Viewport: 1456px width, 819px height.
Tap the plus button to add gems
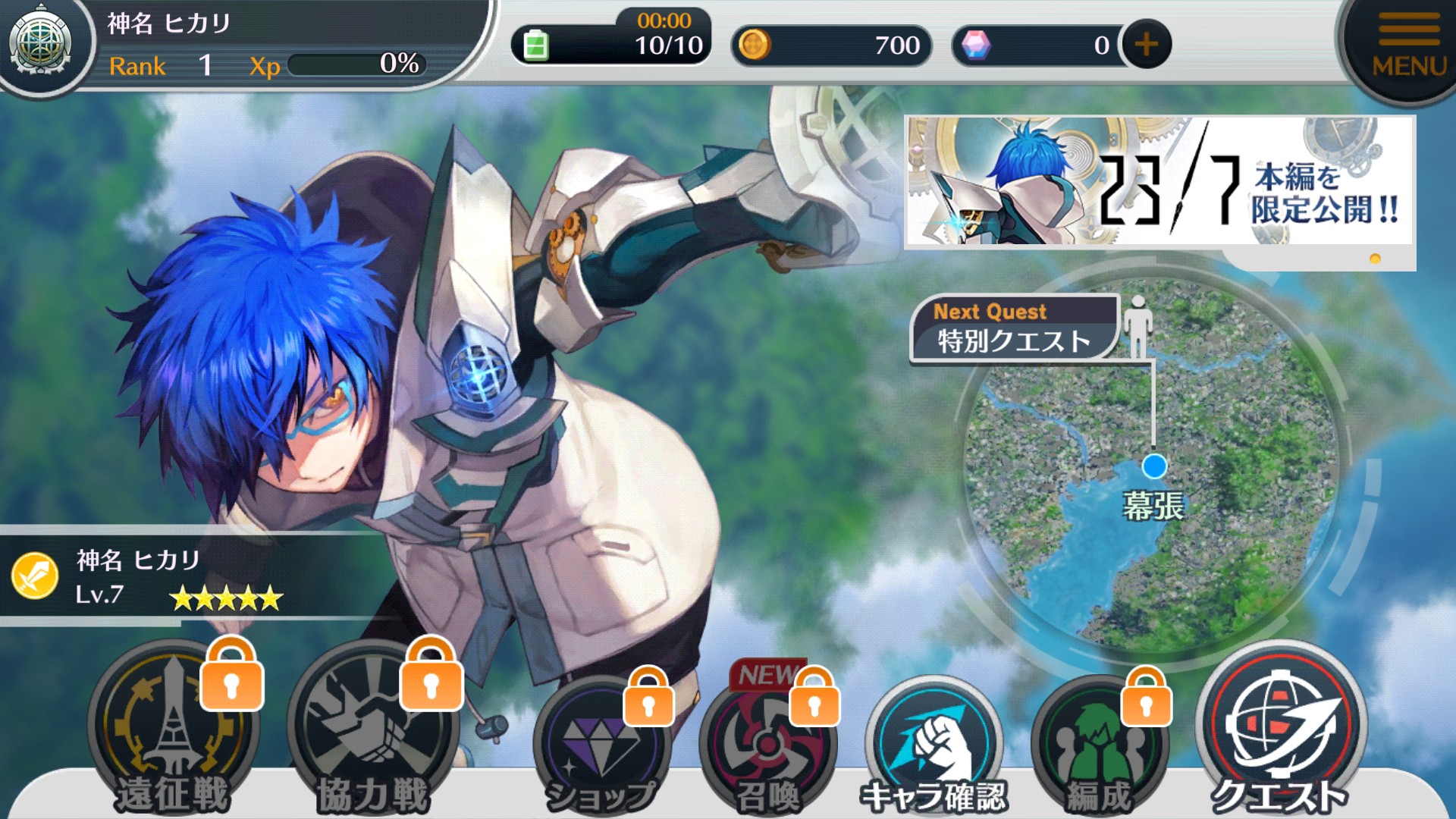click(1146, 45)
